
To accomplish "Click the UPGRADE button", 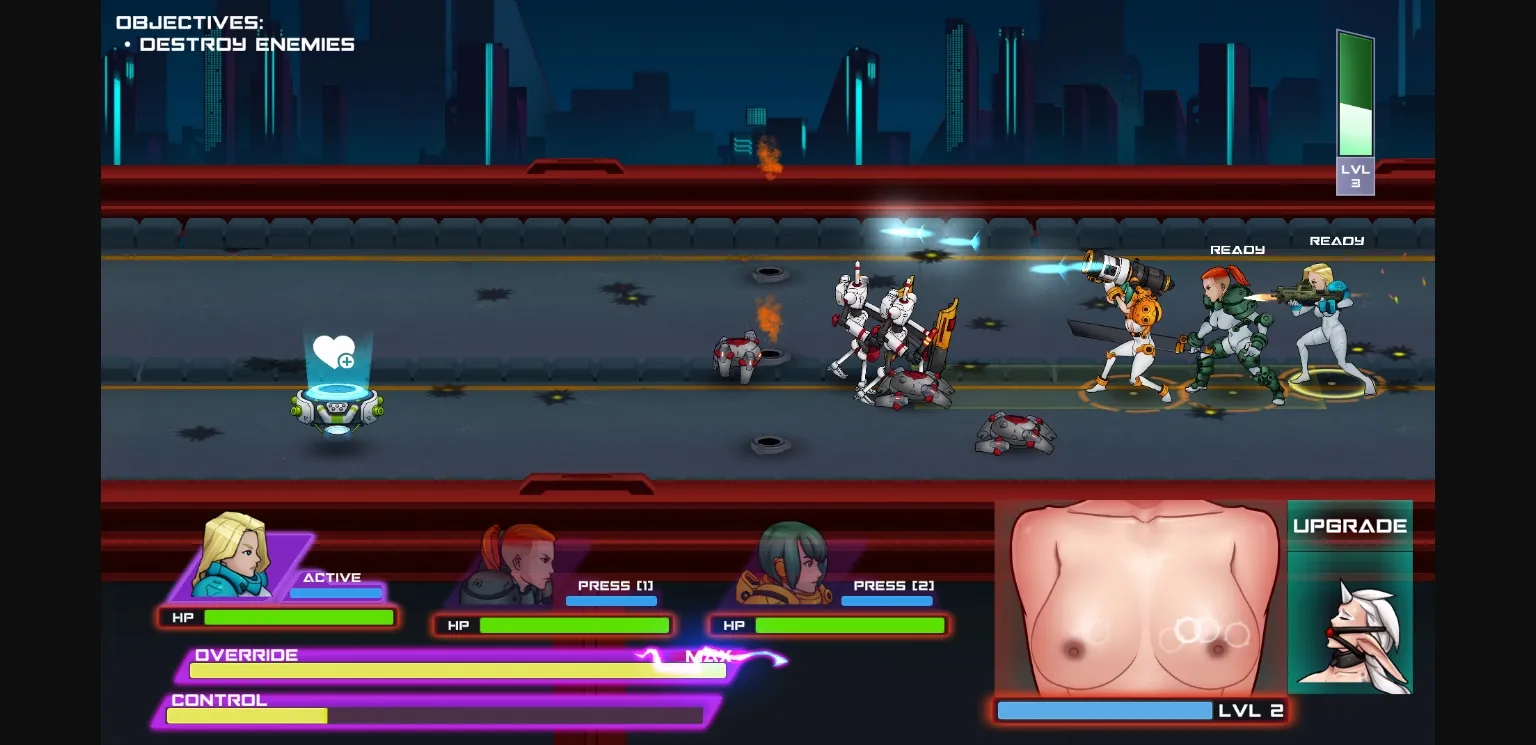I will tap(1350, 523).
